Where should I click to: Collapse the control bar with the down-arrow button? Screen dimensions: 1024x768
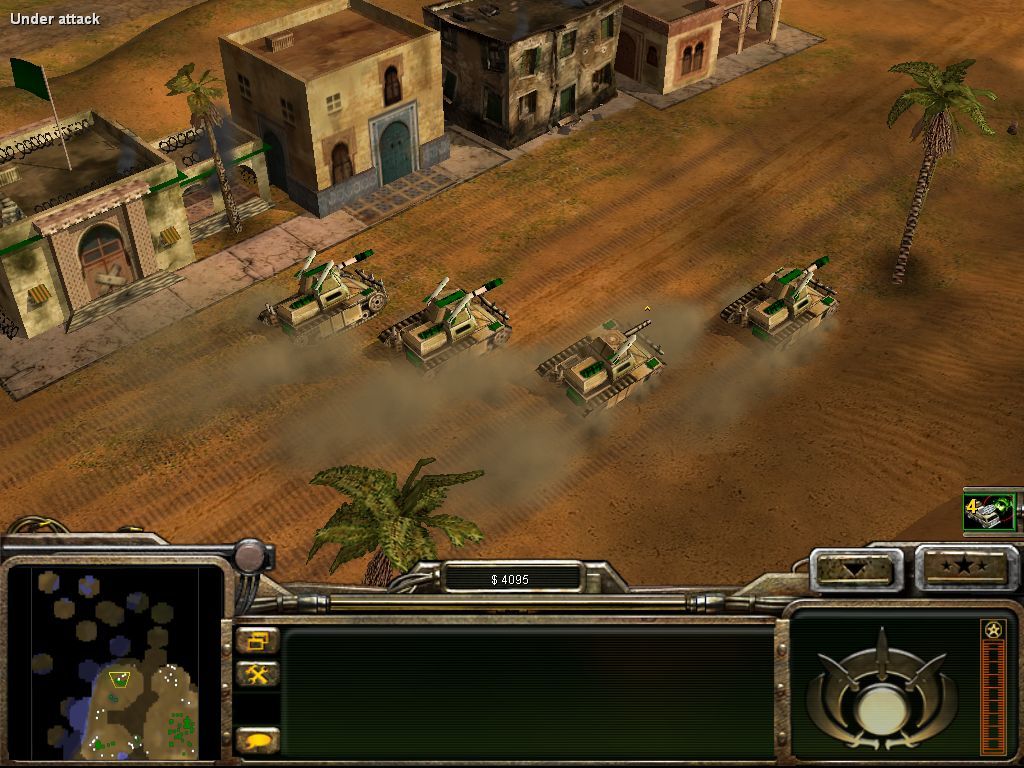coord(855,569)
